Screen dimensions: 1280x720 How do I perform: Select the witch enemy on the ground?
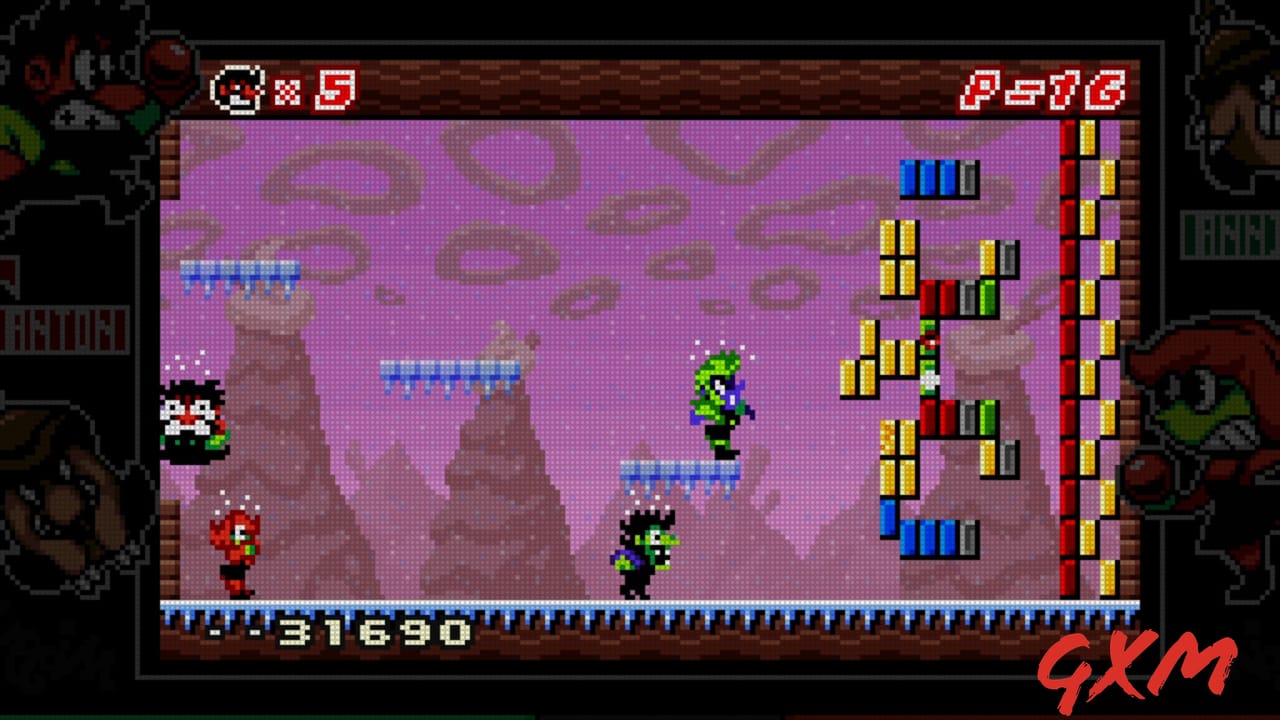(x=645, y=550)
